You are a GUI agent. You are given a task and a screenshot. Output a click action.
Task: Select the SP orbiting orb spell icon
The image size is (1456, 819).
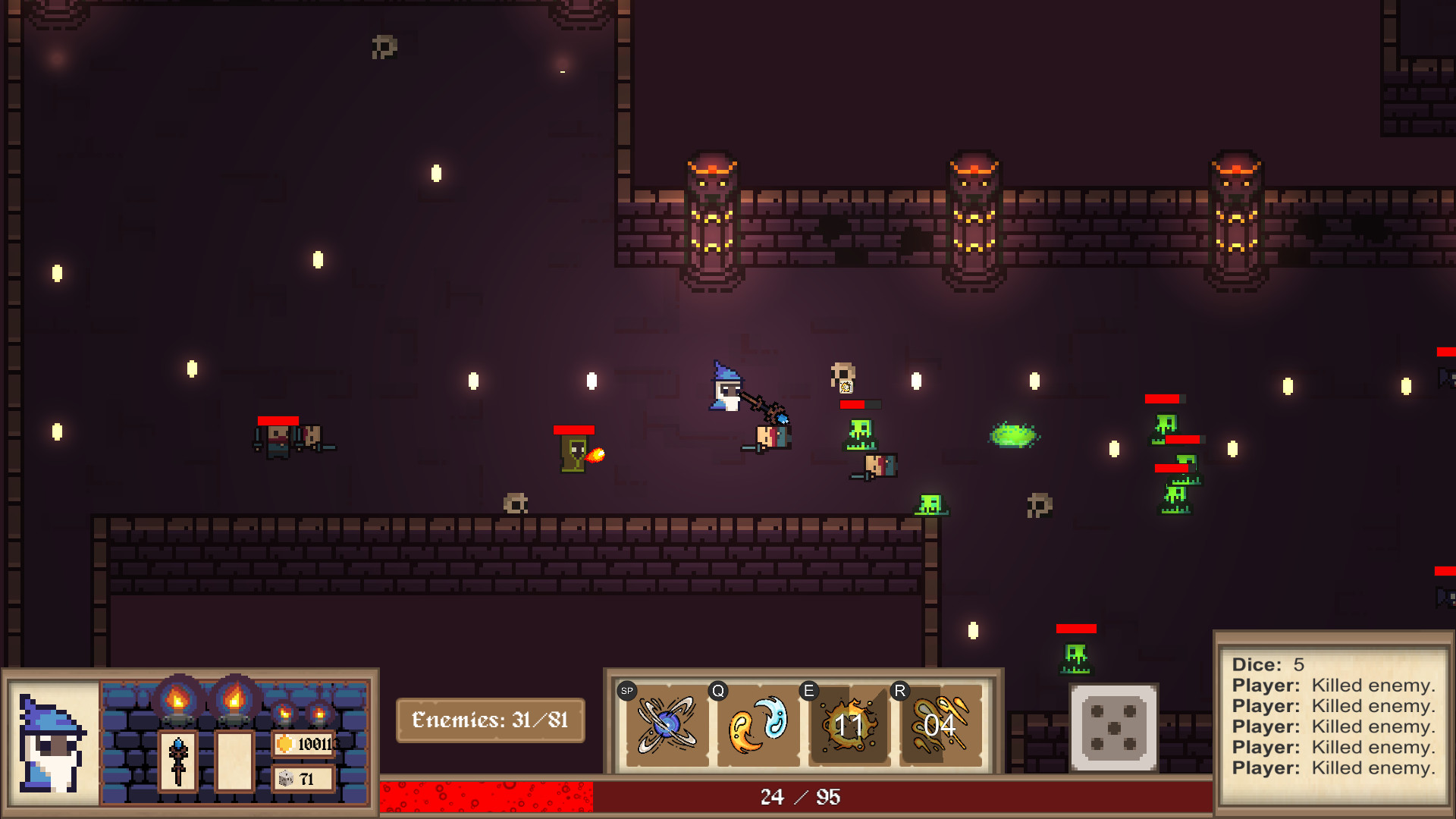(x=666, y=724)
